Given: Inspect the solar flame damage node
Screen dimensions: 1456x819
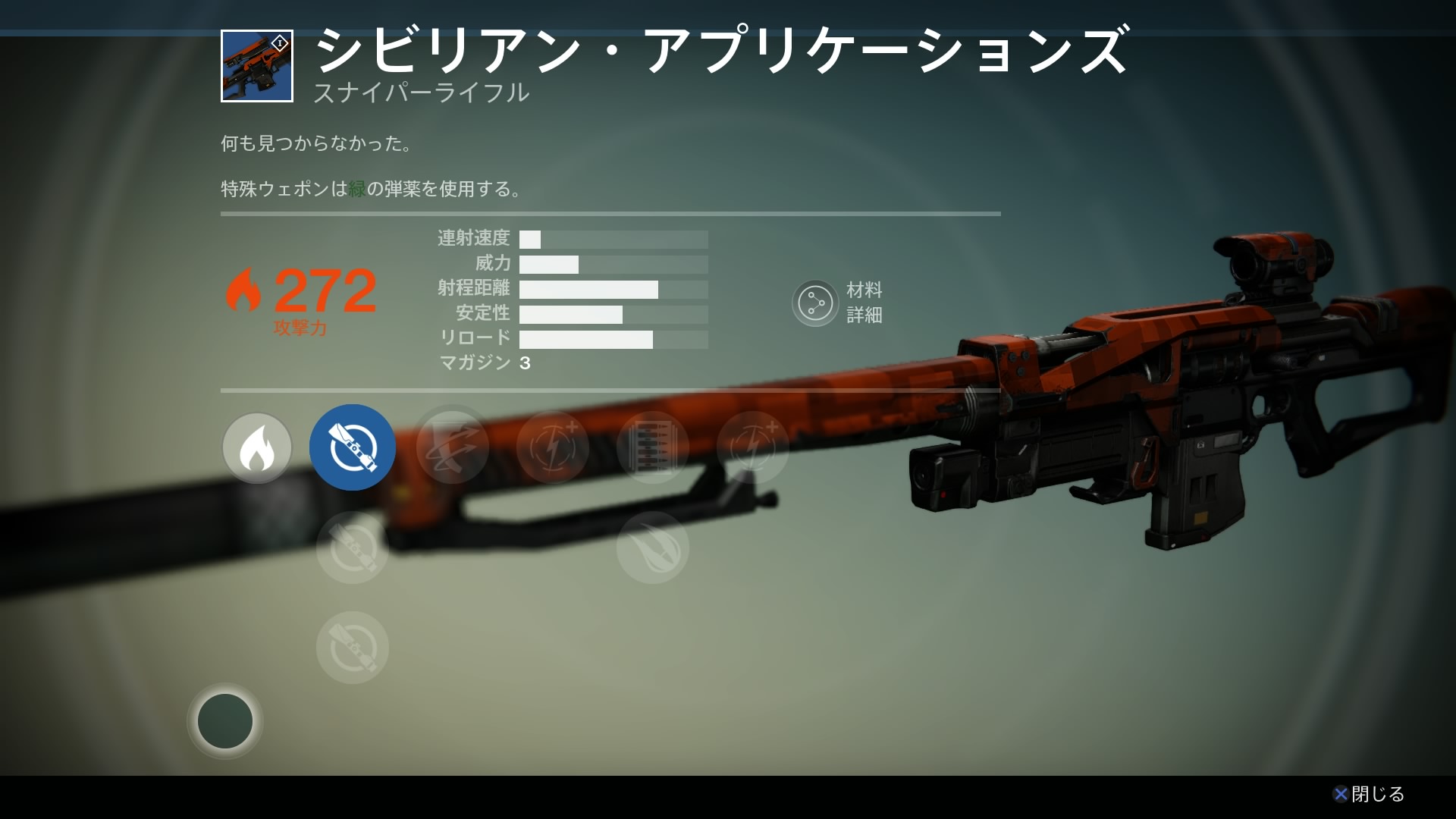Looking at the screenshot, I should point(257,447).
